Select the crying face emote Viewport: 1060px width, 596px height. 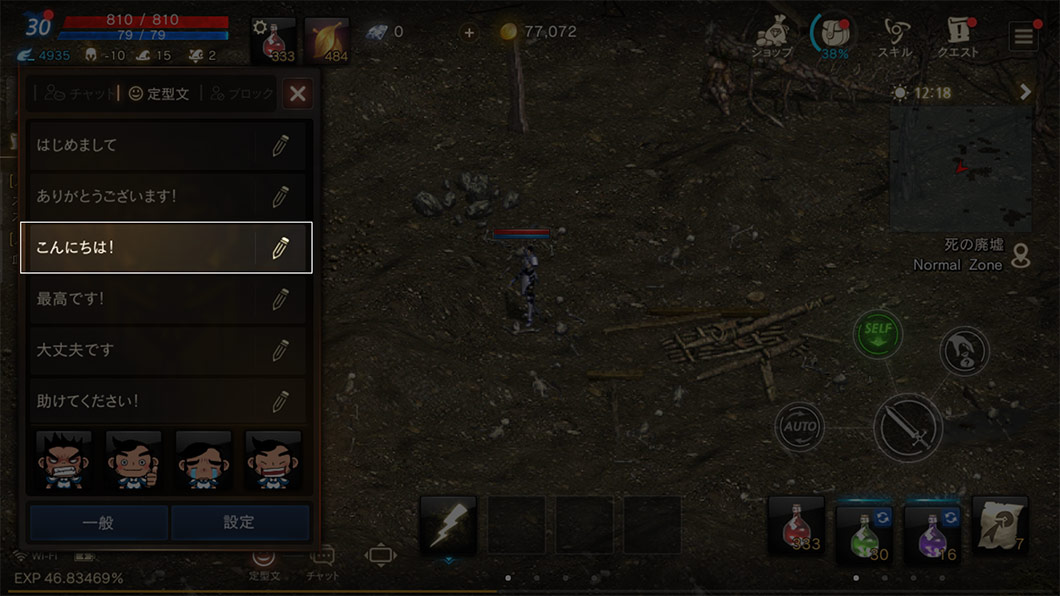coord(203,460)
